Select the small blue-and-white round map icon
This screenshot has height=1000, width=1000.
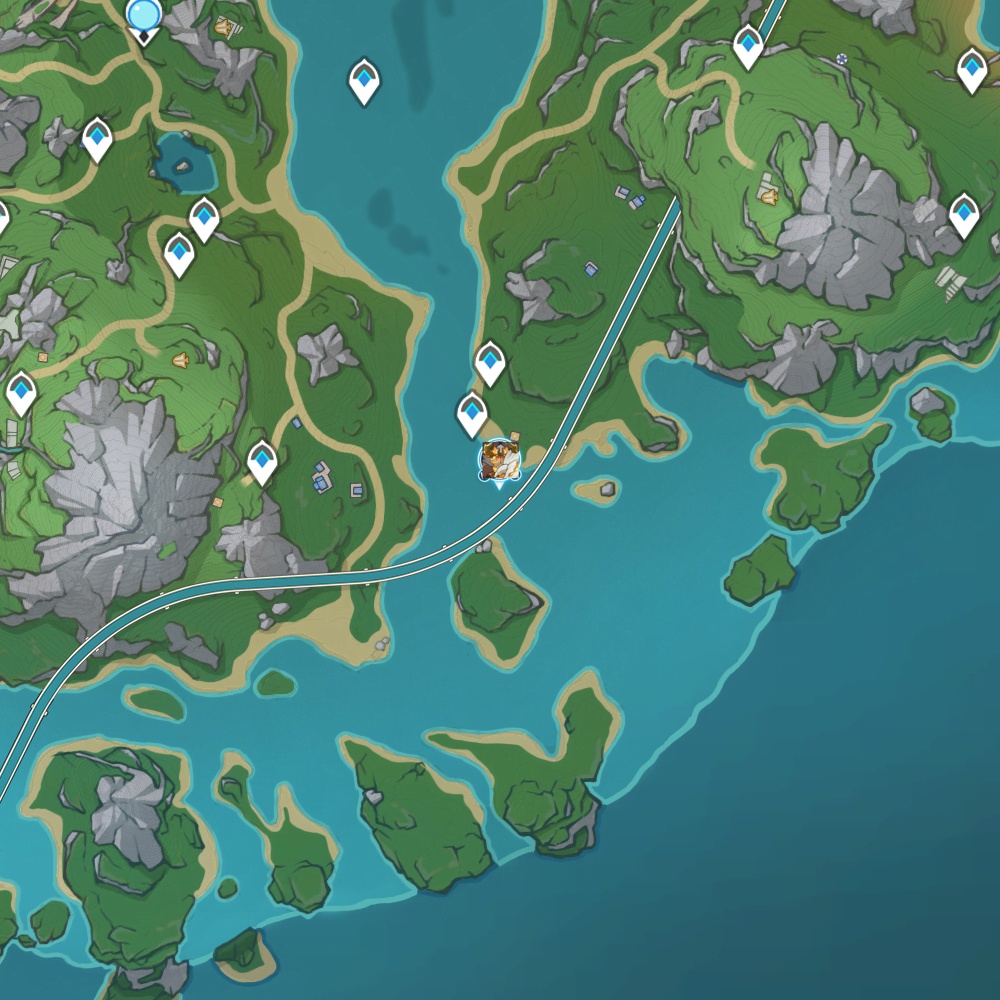(842, 59)
